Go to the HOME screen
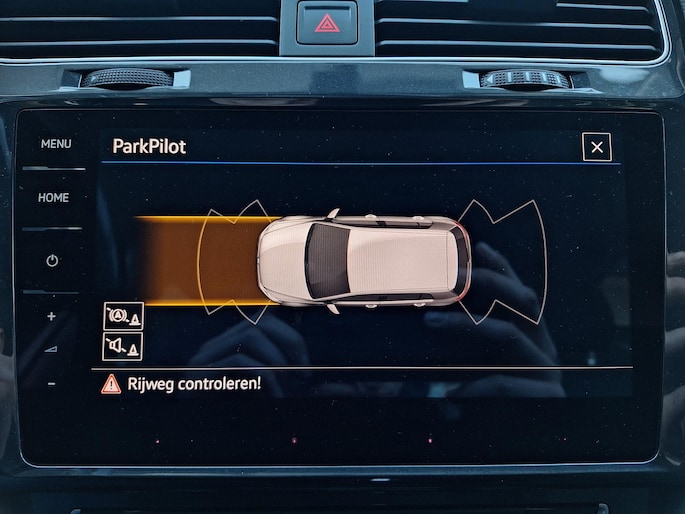The width and height of the screenshot is (685, 514). point(54,198)
